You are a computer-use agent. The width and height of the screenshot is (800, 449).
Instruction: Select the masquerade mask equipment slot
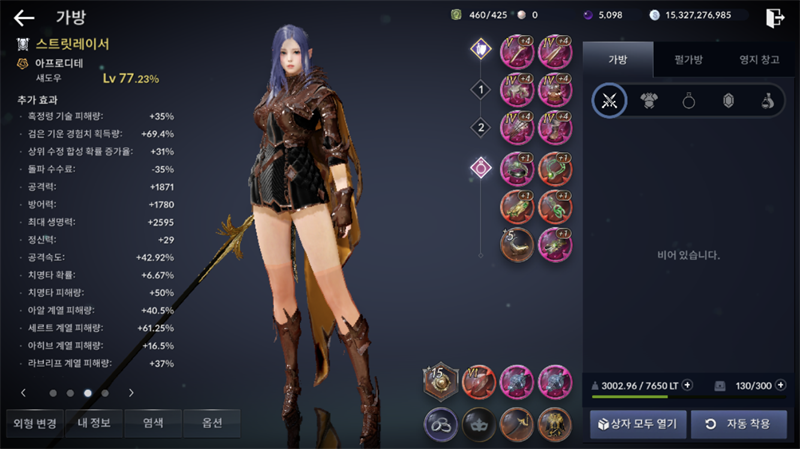[x=479, y=423]
